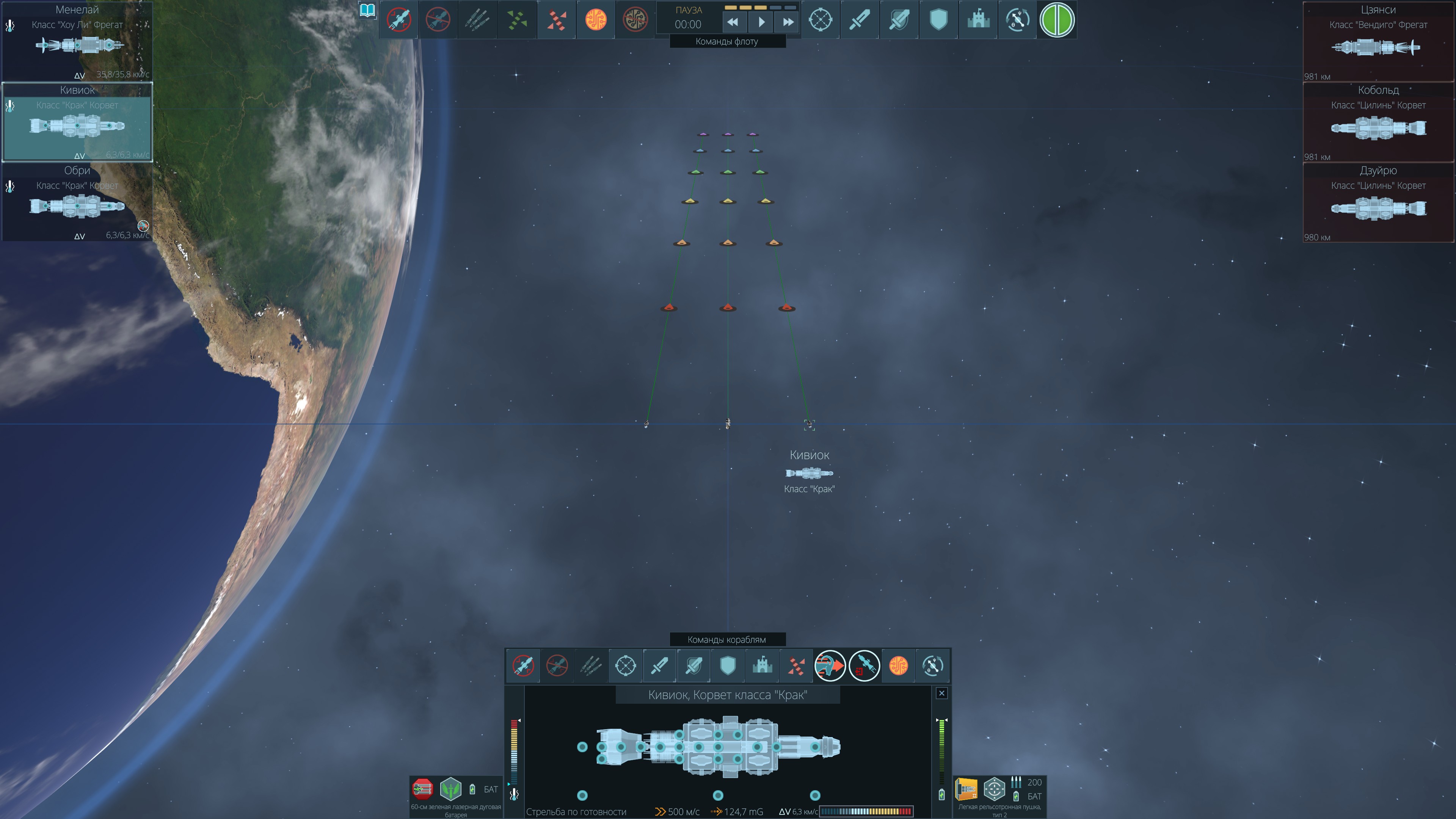Activate the fleet orange circuit-brain command
This screenshot has width=1456, height=819.
click(596, 20)
